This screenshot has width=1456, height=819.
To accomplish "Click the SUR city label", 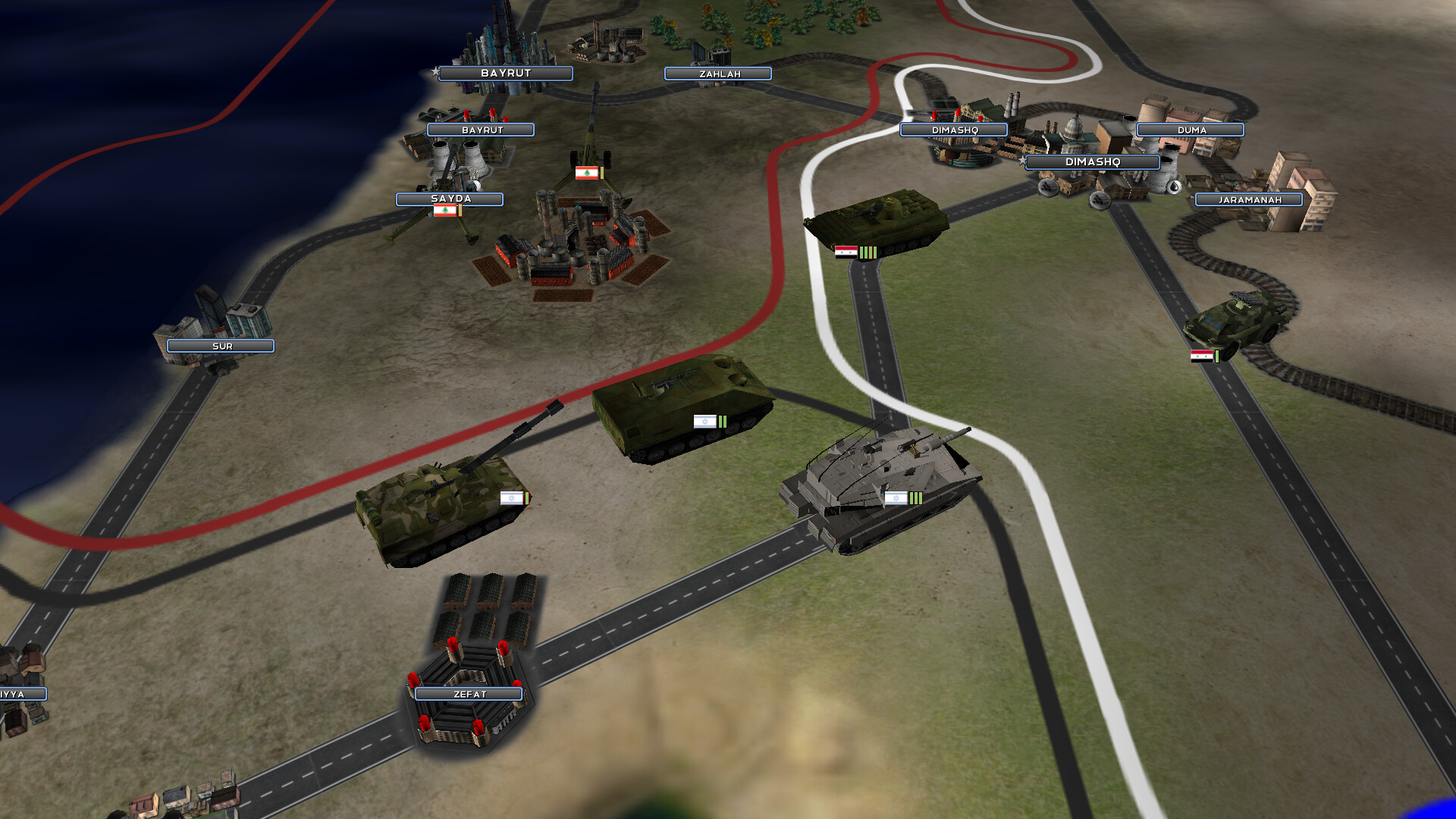I will click(x=220, y=346).
